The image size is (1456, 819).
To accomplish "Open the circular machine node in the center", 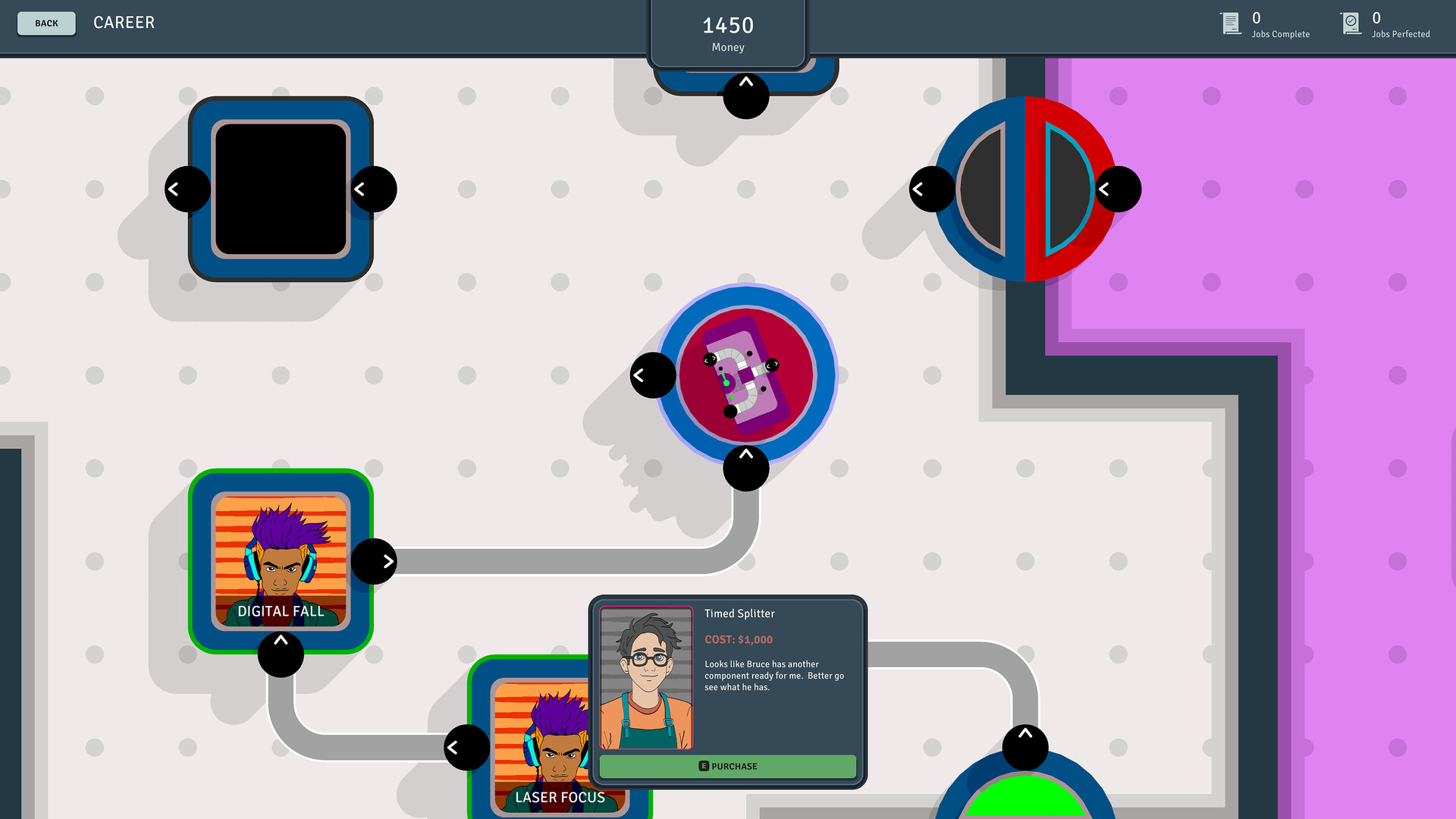I will (746, 373).
